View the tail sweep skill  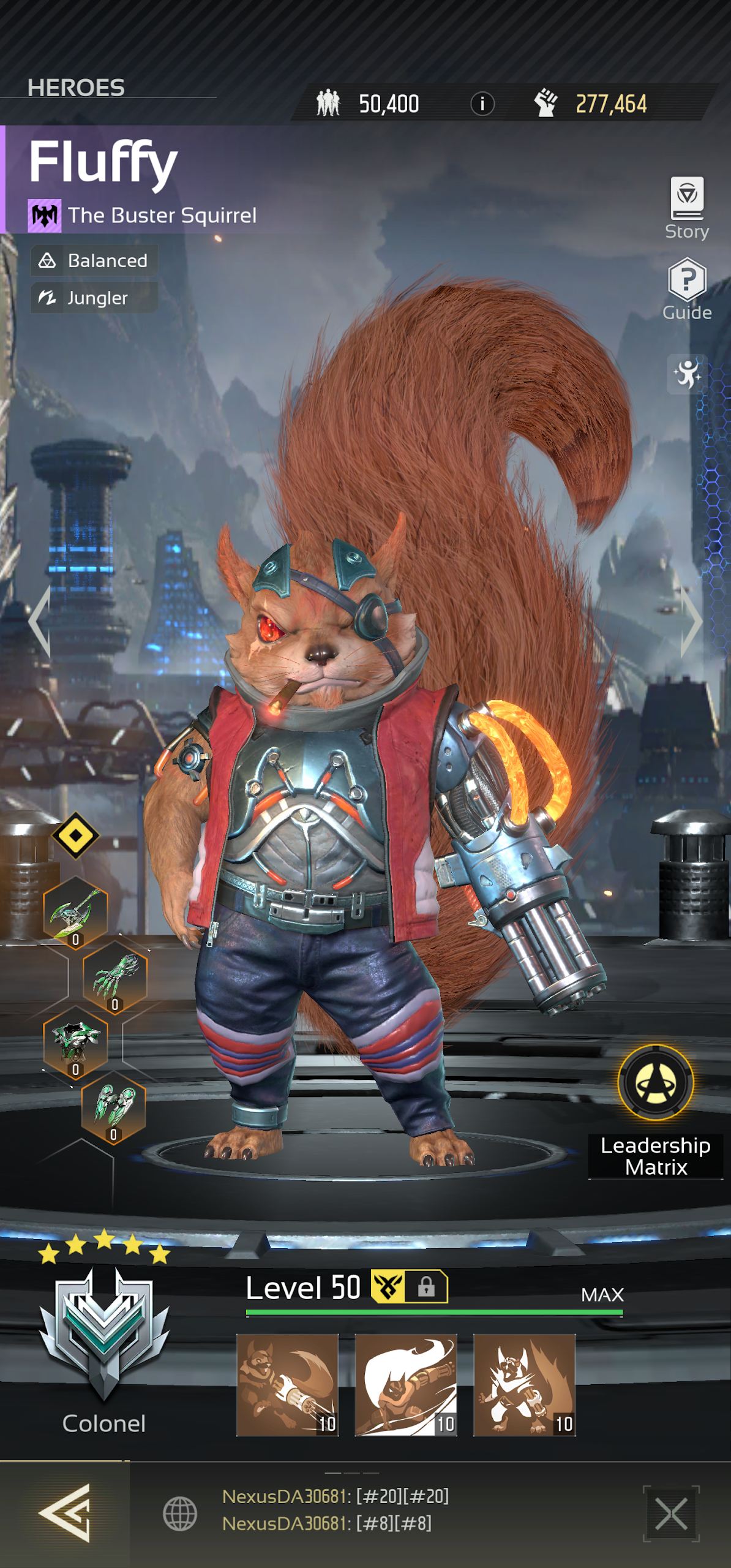point(406,1384)
